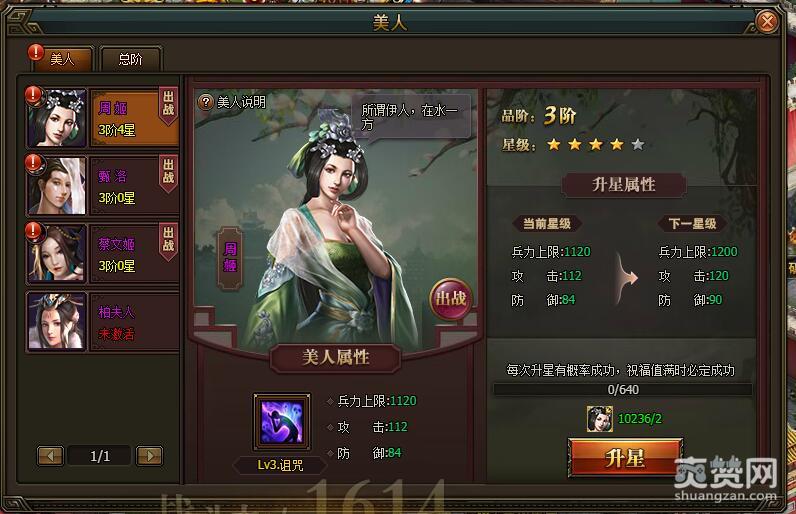This screenshot has width=796, height=514.
Task: Switch to the 总阶 tab
Action: click(130, 59)
